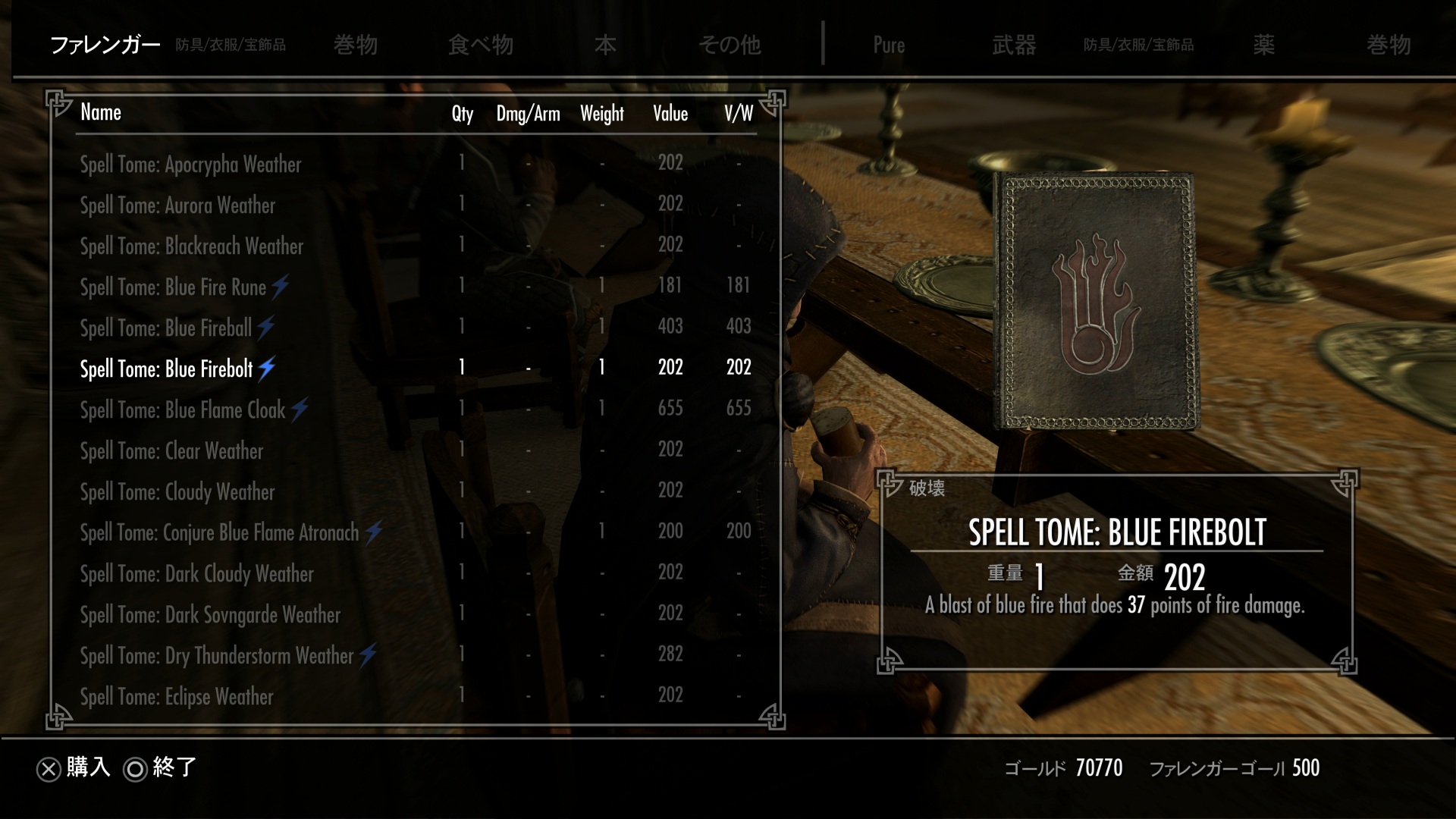Select Spell Tome: Blue Flame Cloak
Image resolution: width=1456 pixels, height=819 pixels.
click(183, 409)
